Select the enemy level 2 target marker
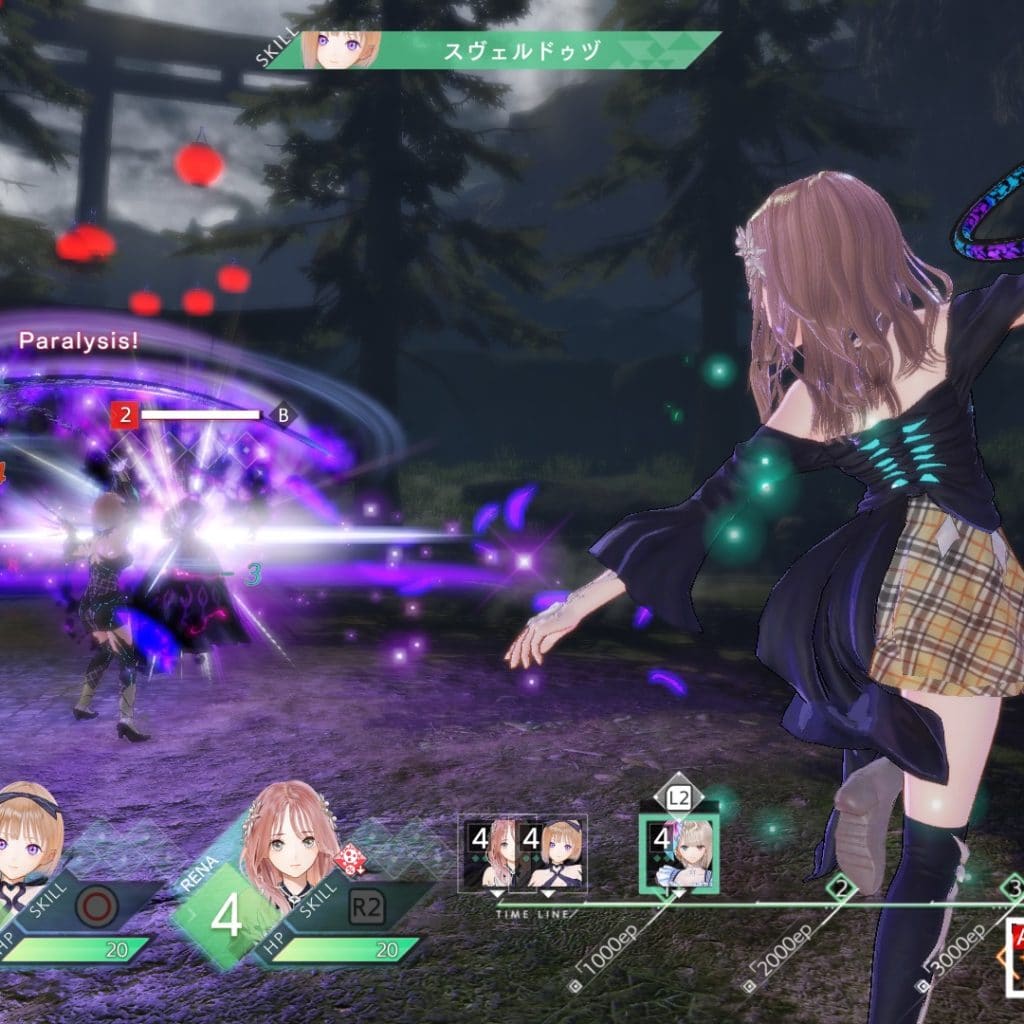The image size is (1024, 1024). point(124,415)
